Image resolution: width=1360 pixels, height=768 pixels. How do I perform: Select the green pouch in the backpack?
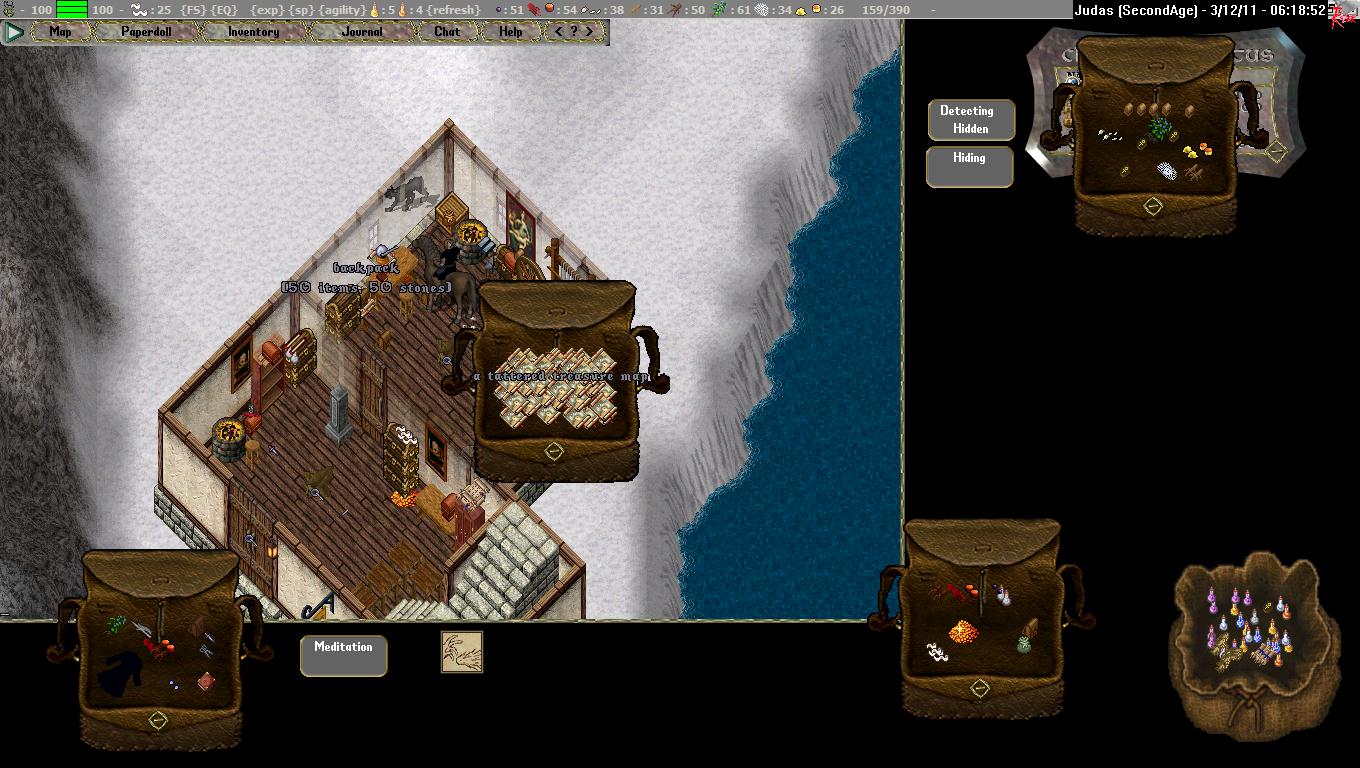tap(1024, 645)
